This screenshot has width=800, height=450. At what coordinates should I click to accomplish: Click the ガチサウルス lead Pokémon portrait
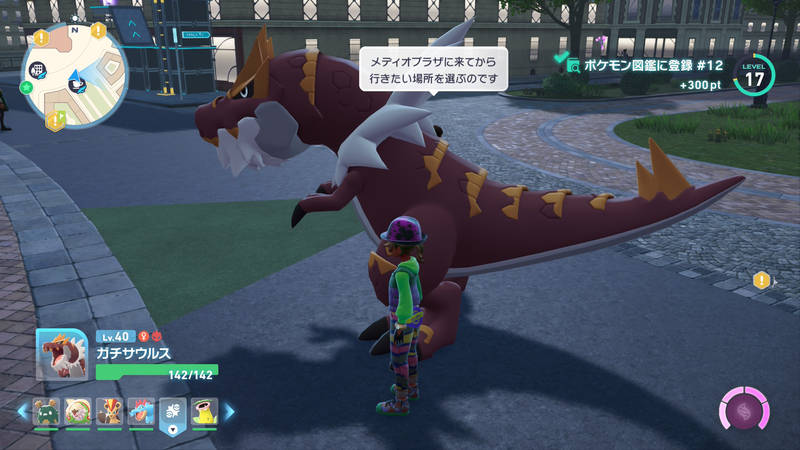pyautogui.click(x=62, y=353)
